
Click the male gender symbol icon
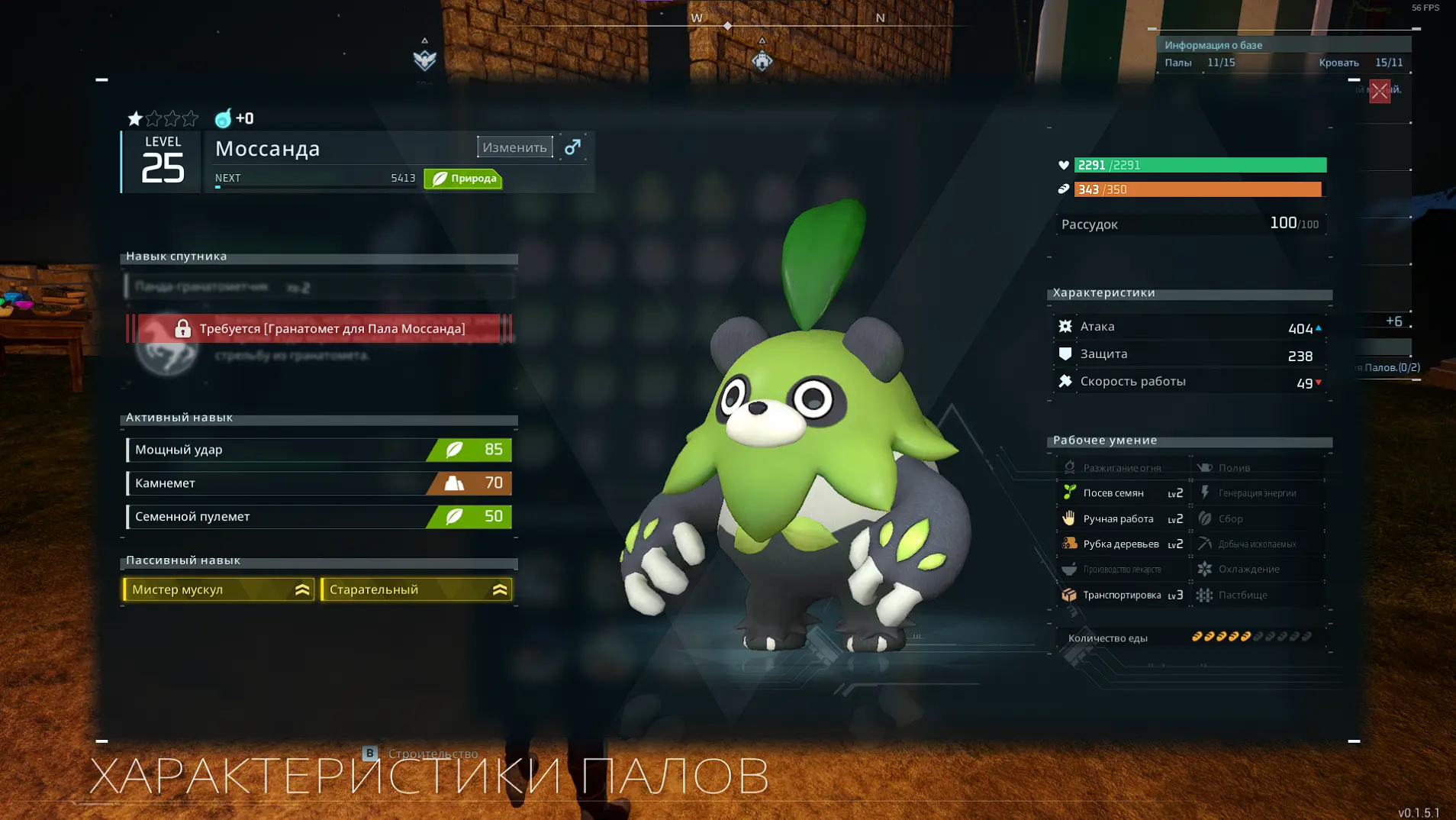pos(572,147)
